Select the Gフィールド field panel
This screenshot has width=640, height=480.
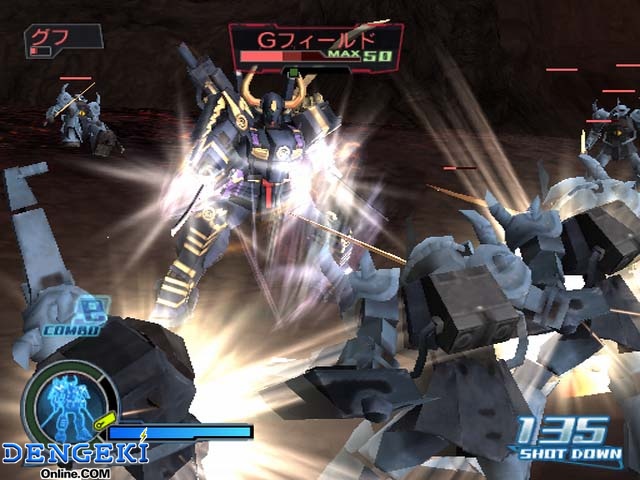[315, 46]
